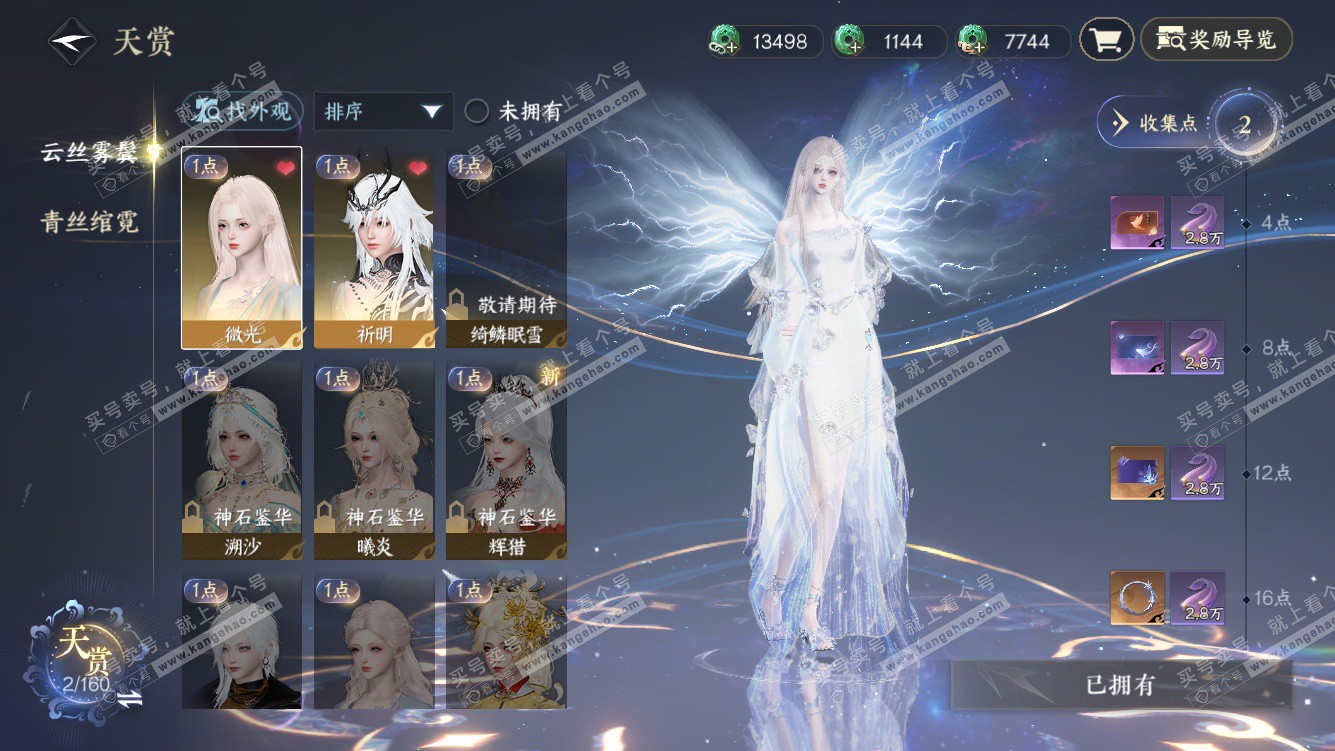Open the shopping cart

coord(1105,41)
